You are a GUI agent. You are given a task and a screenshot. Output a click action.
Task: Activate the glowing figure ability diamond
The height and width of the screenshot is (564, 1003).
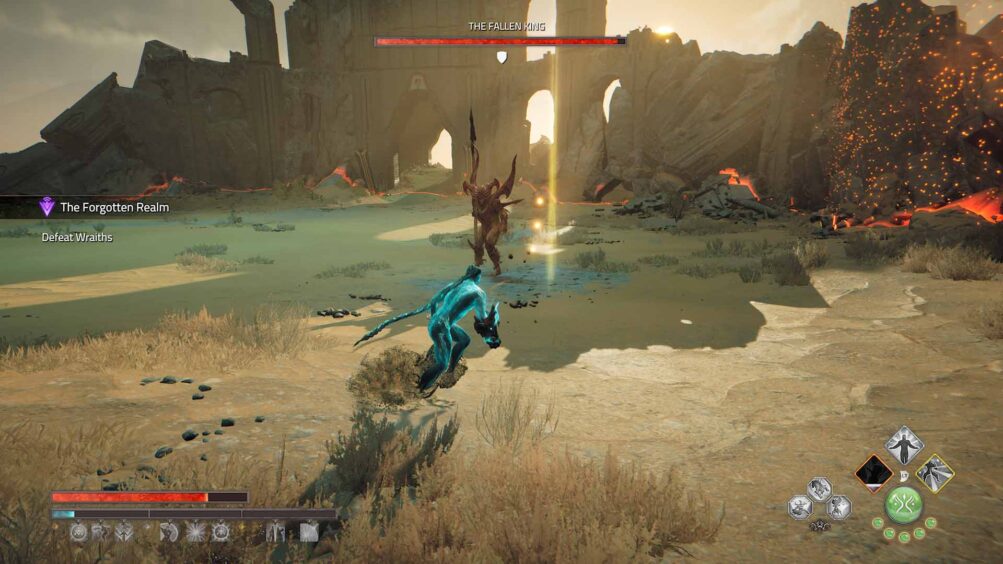(904, 446)
